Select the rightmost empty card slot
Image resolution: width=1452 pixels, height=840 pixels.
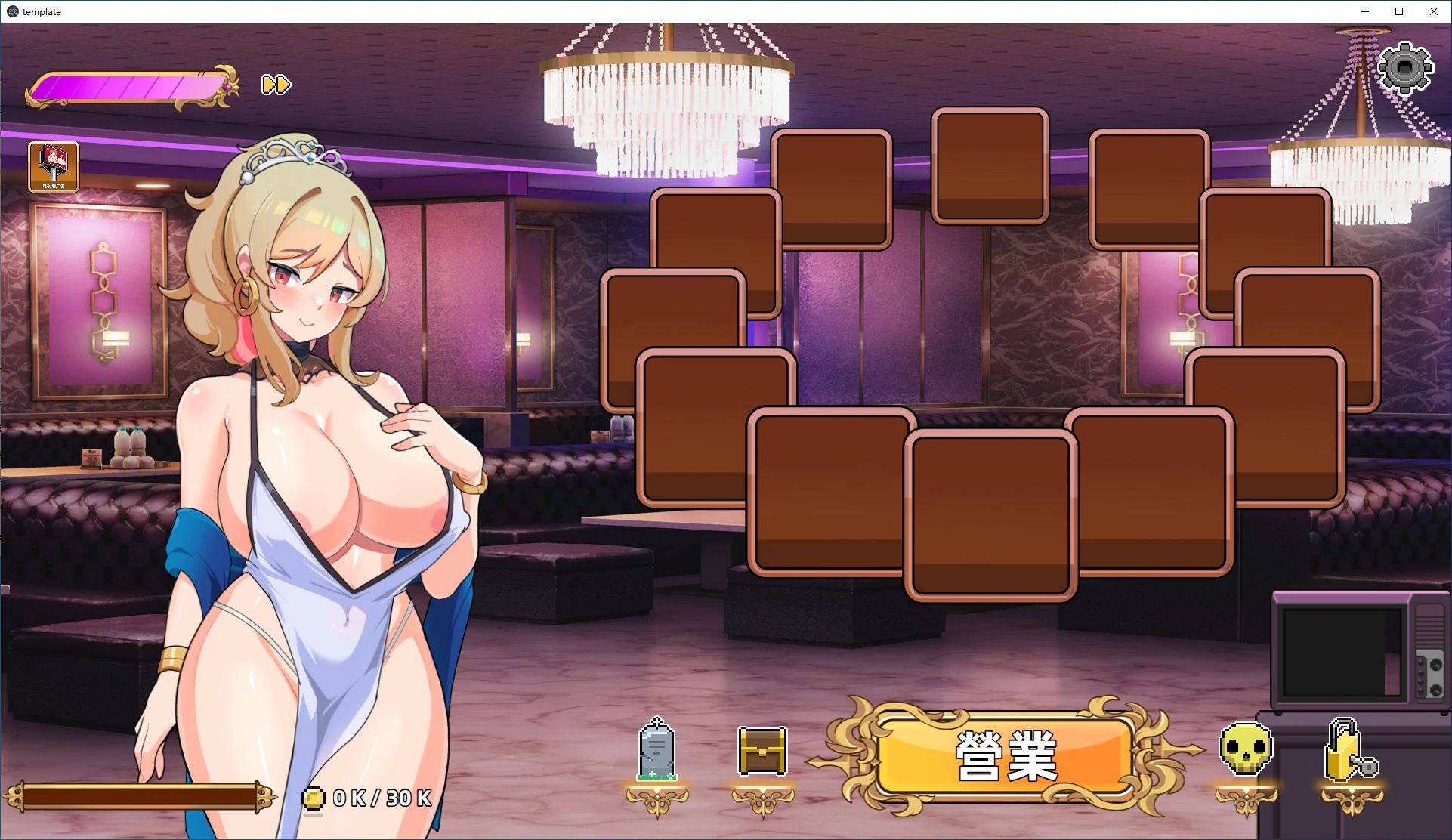[1307, 340]
